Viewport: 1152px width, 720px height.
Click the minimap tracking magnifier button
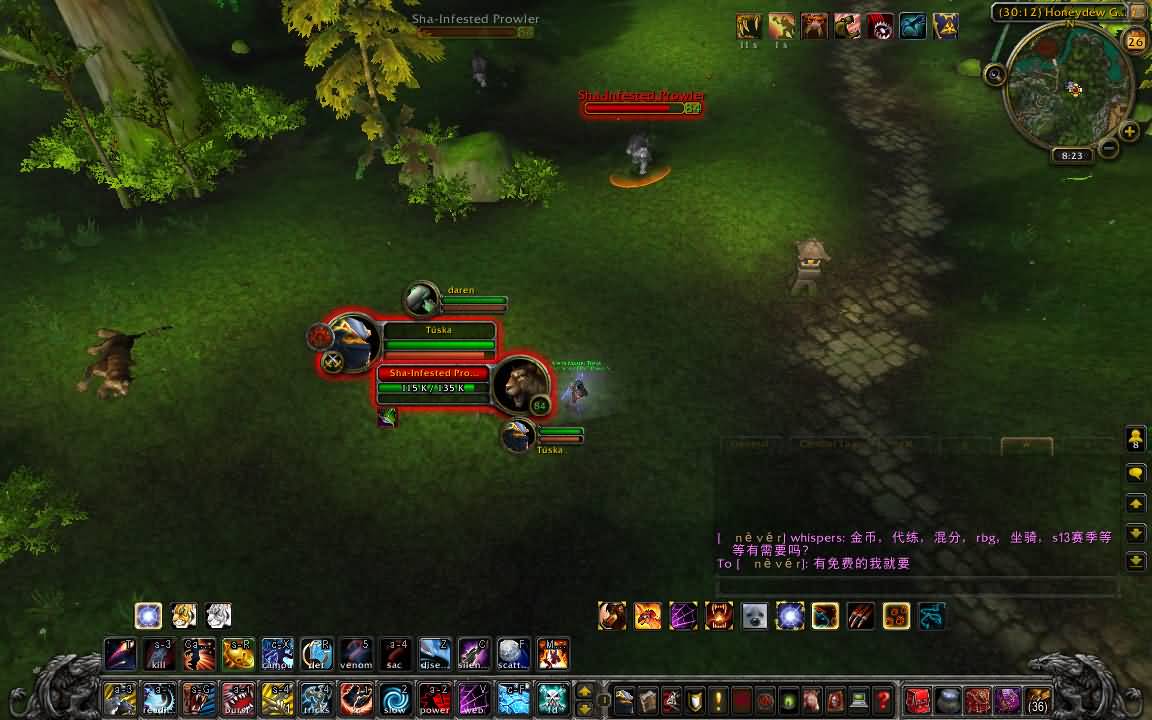(995, 74)
